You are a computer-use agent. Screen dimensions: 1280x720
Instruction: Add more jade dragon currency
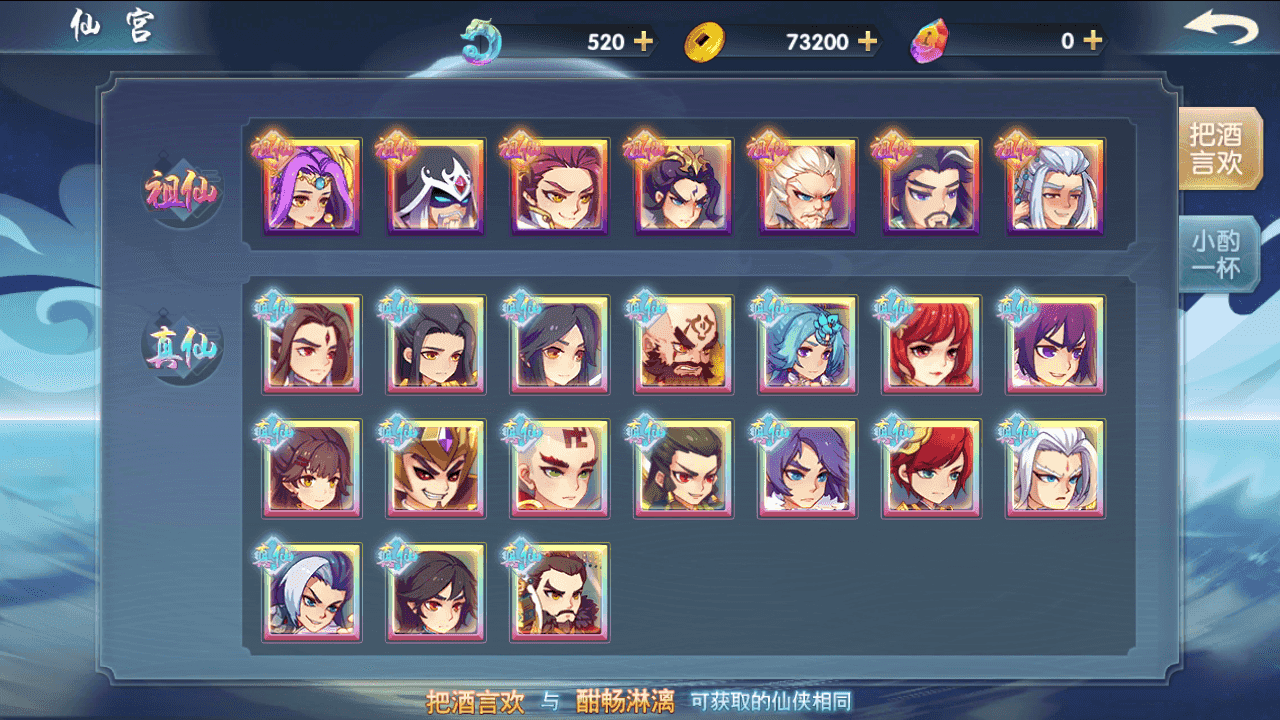tap(643, 41)
